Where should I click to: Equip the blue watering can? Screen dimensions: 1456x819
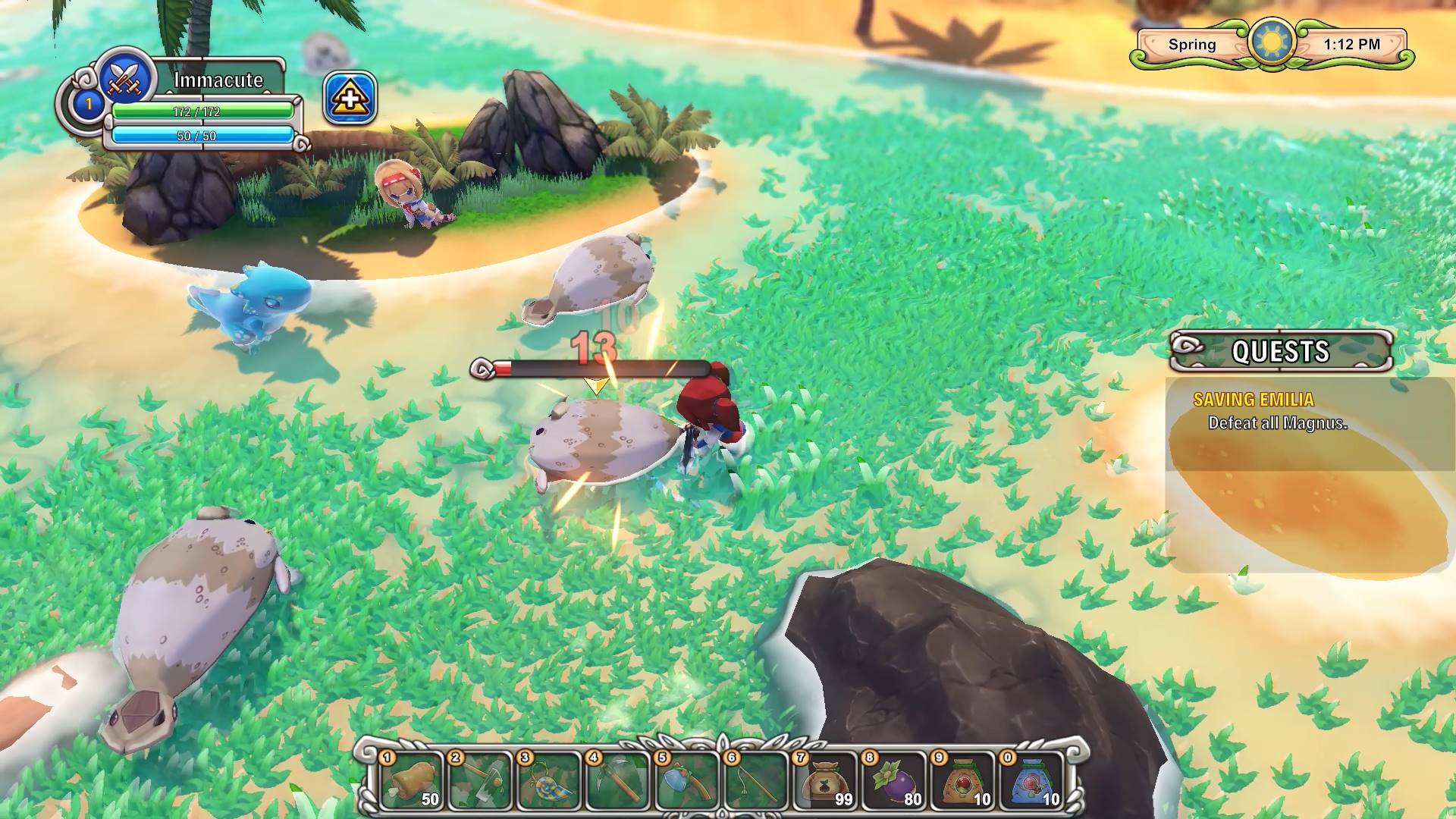point(686,779)
